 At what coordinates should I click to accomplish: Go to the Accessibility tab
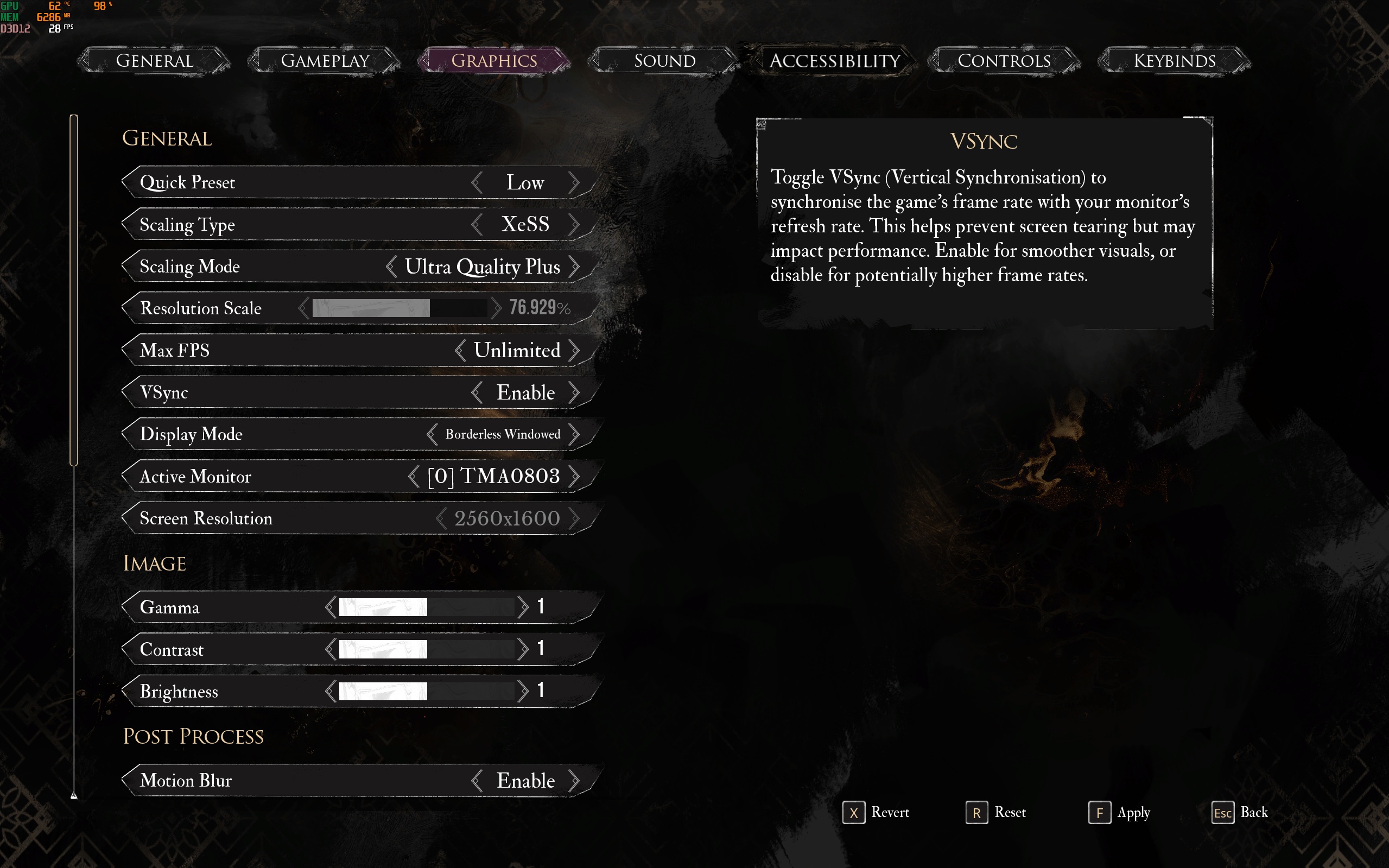(835, 61)
